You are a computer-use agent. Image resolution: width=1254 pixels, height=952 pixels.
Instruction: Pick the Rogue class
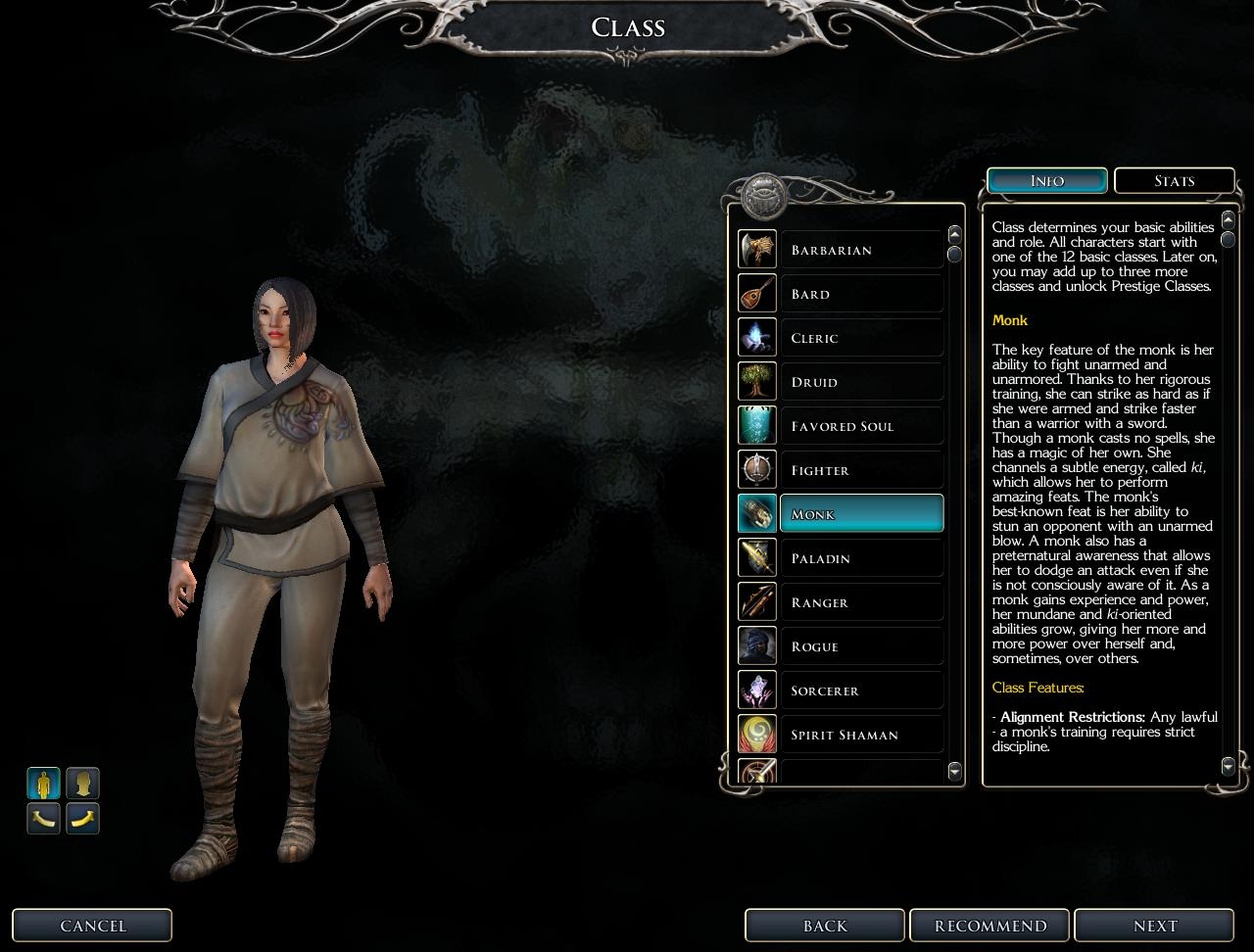coord(861,646)
